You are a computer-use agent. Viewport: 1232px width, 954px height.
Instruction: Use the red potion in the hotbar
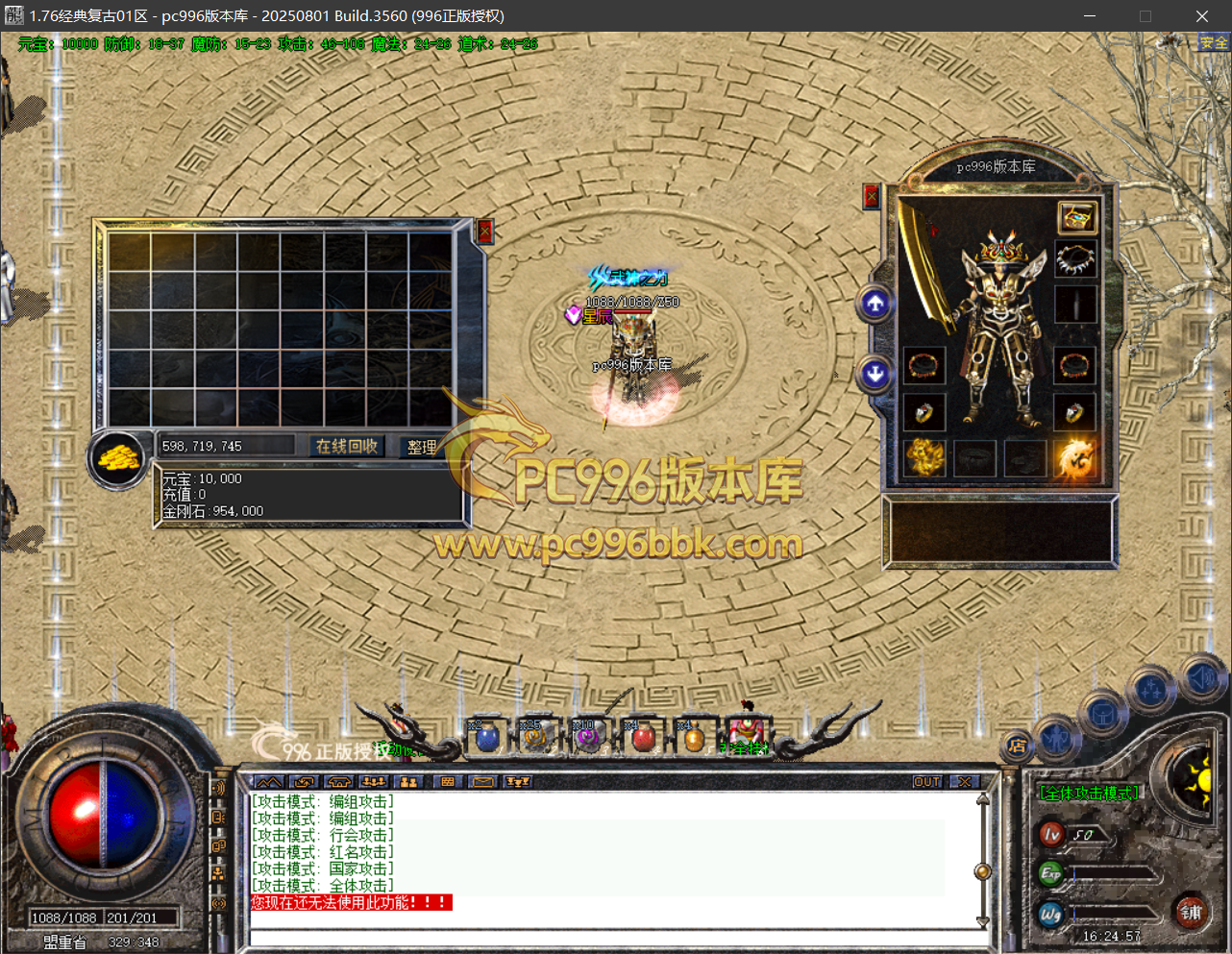[x=643, y=739]
